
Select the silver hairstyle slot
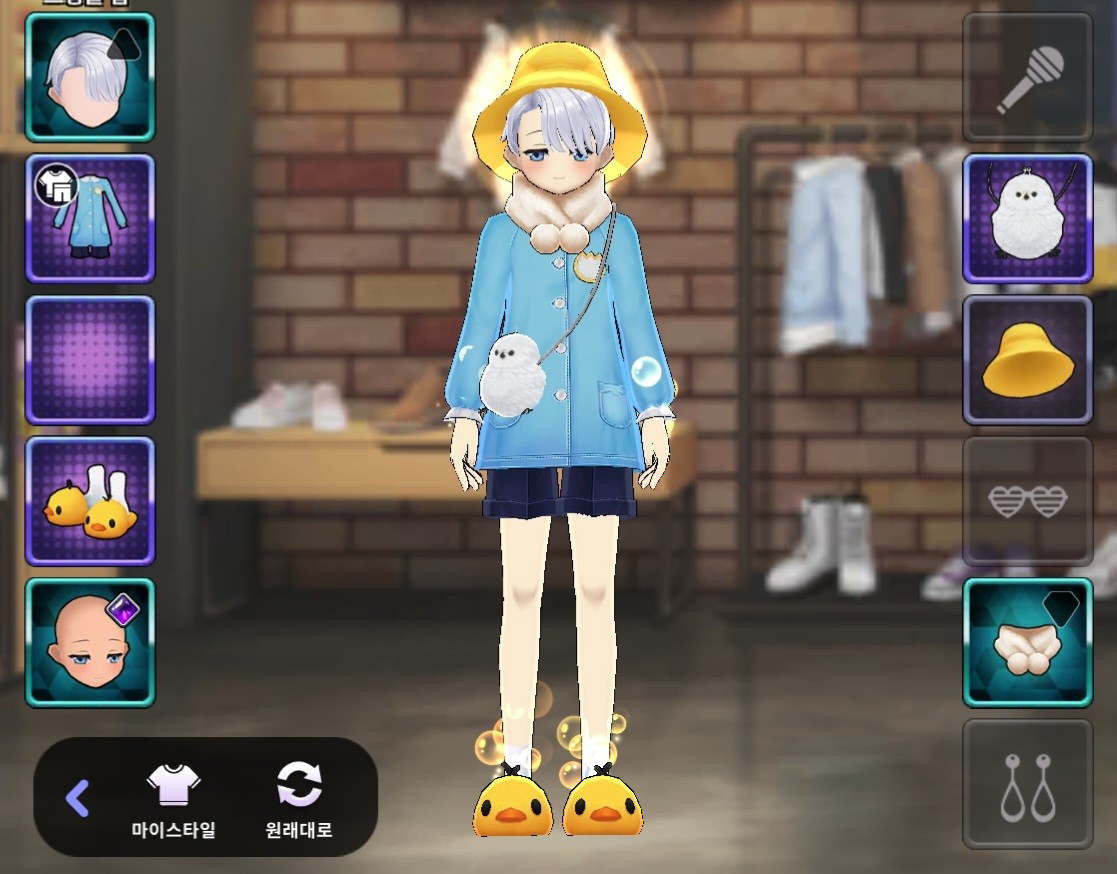point(90,77)
